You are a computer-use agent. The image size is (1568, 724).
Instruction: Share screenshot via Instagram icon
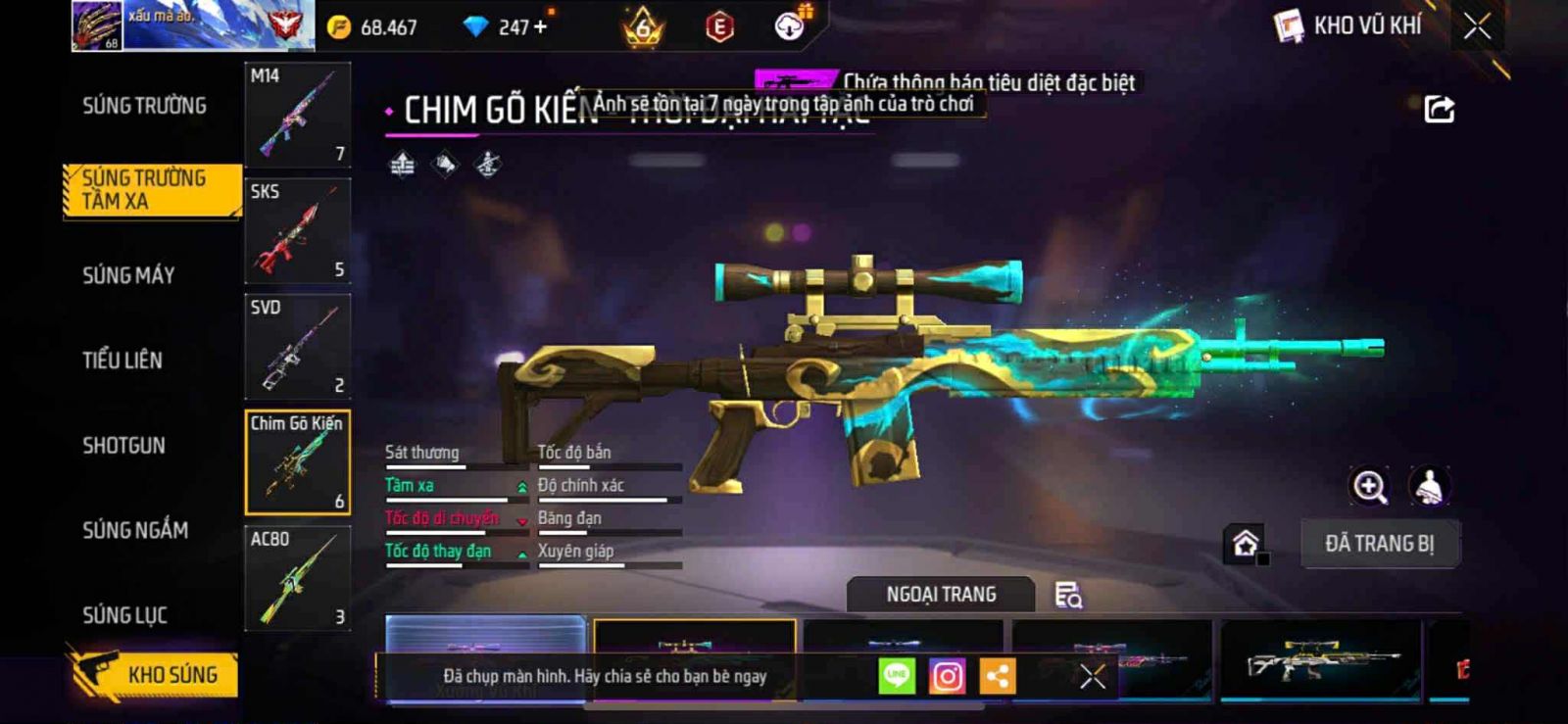947,676
